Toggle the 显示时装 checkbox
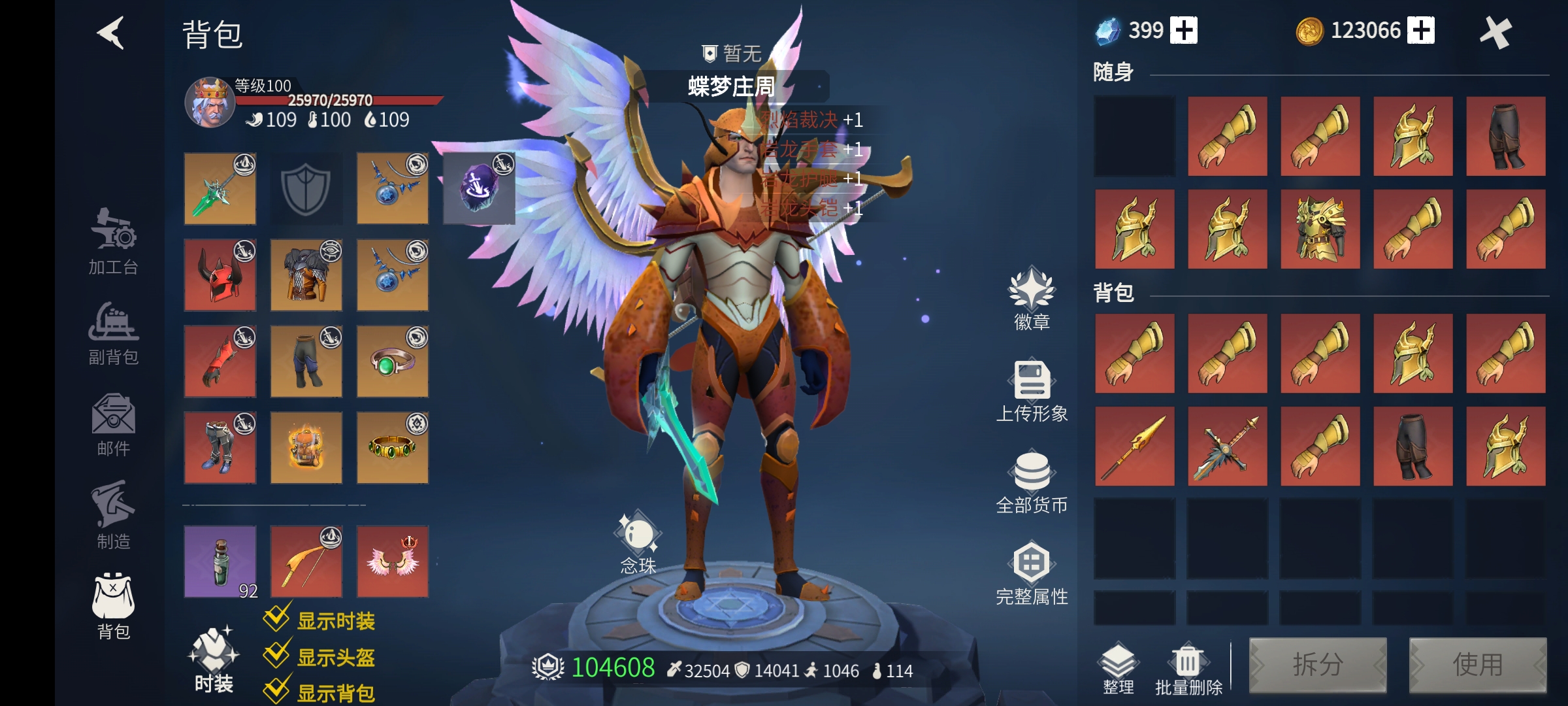The height and width of the screenshot is (706, 1568). pos(277,618)
